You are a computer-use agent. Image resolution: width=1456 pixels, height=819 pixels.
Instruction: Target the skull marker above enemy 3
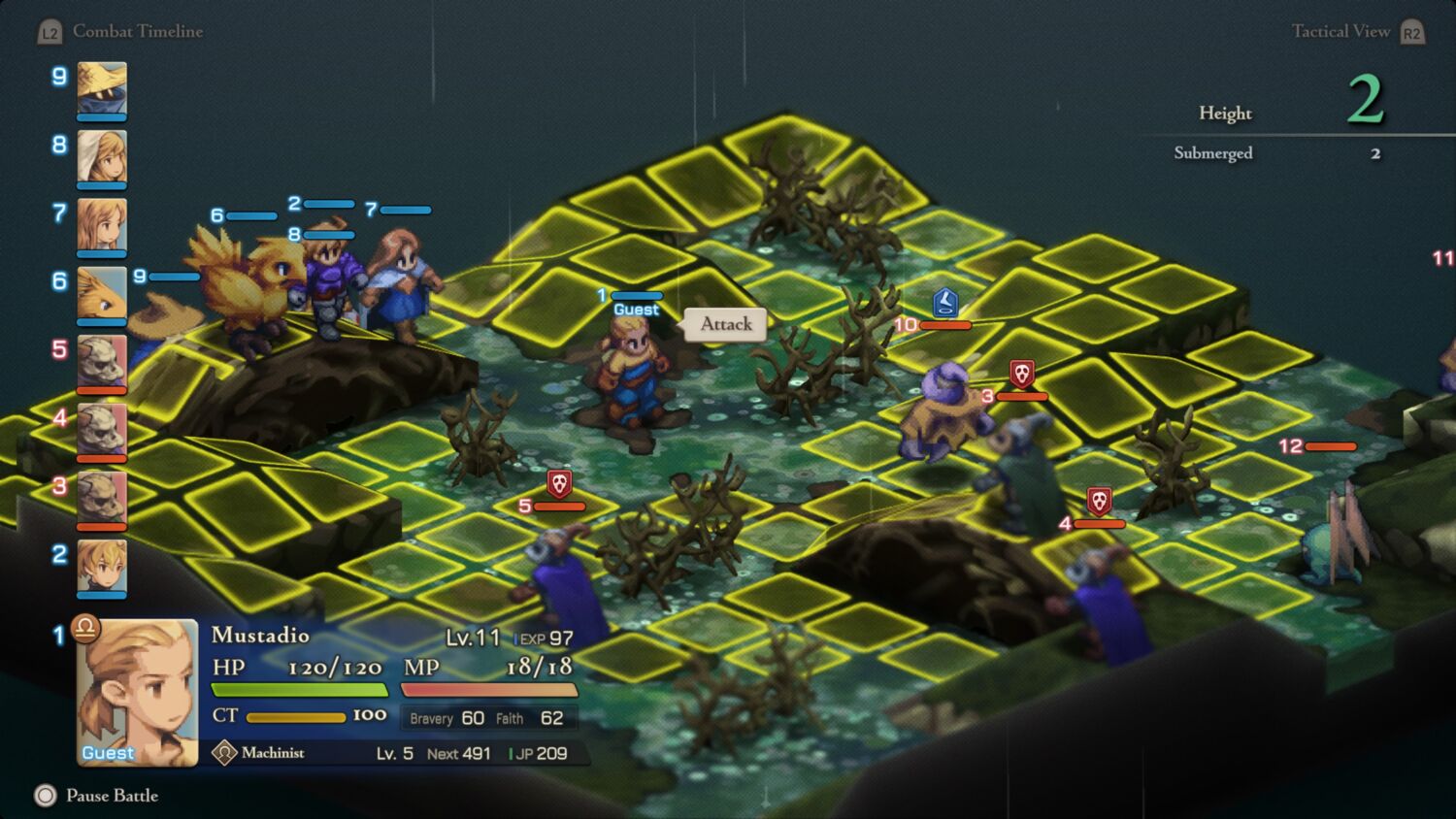coord(1021,373)
